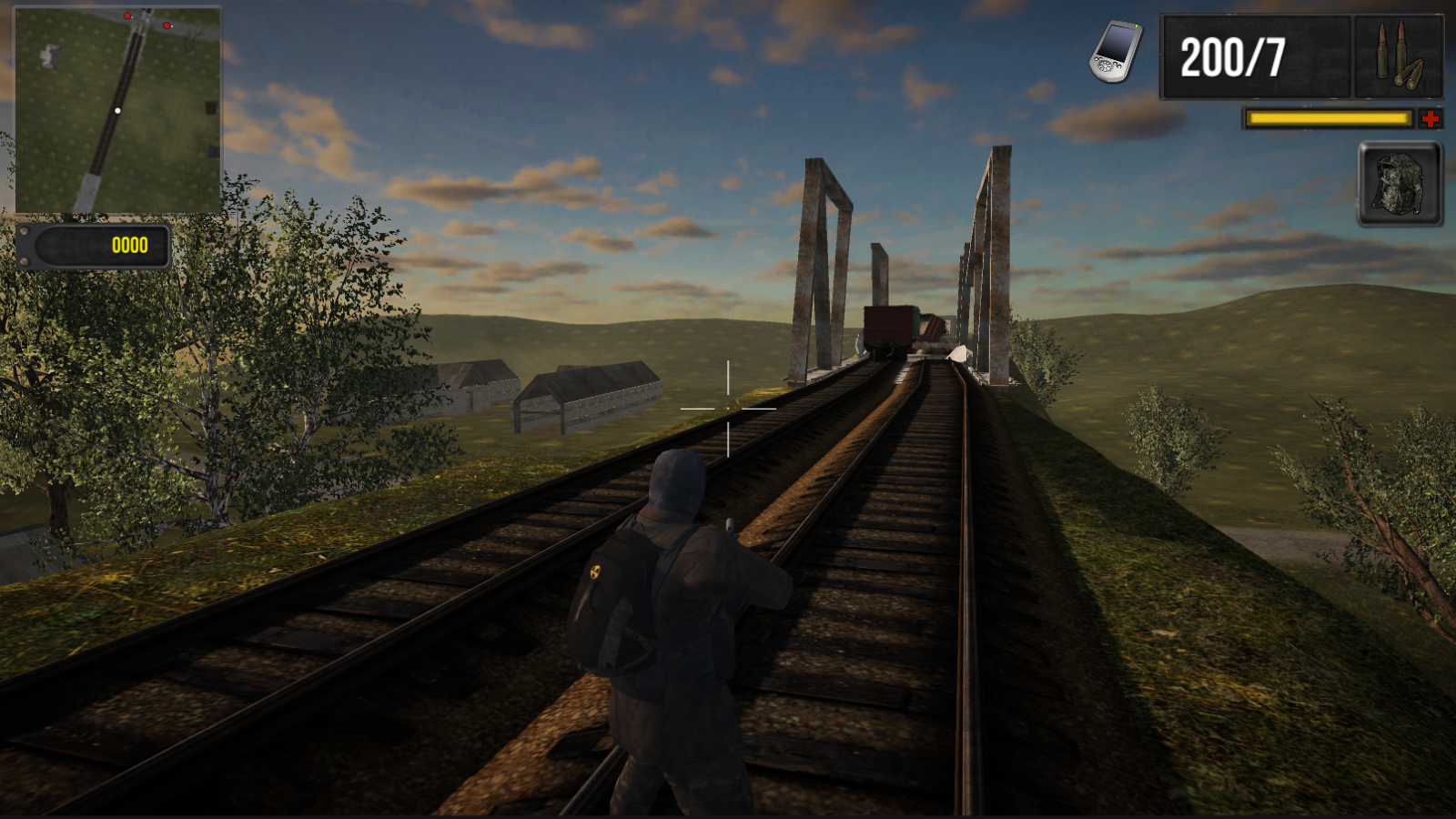Click the white player dot on the minimap
The height and width of the screenshot is (819, 1456).
tap(118, 110)
